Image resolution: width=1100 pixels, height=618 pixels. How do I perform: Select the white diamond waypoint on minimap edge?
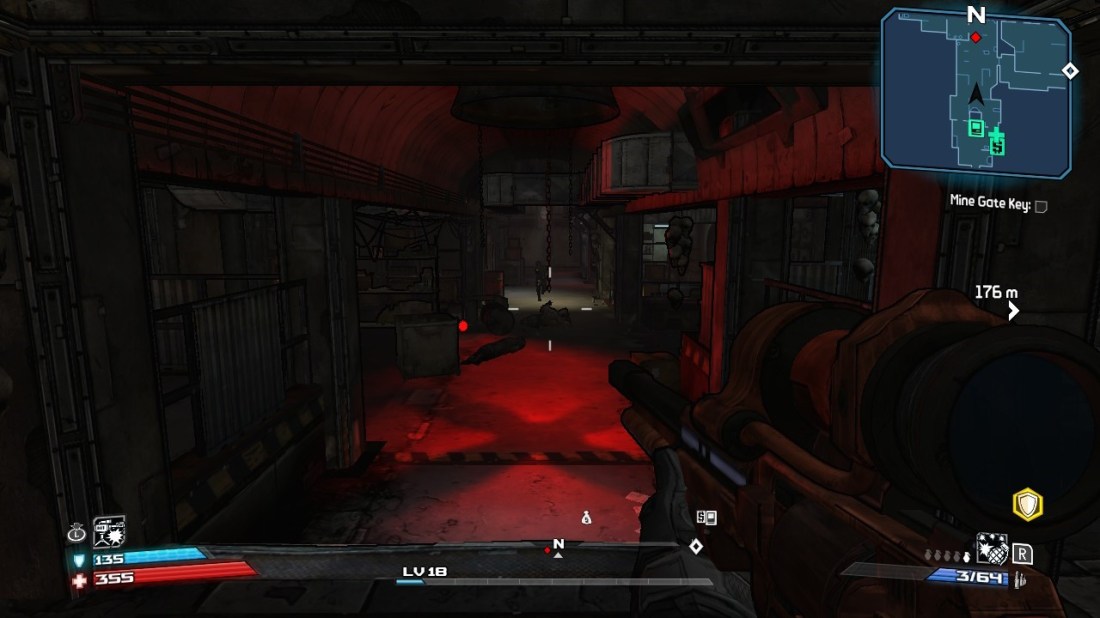coord(1070,70)
